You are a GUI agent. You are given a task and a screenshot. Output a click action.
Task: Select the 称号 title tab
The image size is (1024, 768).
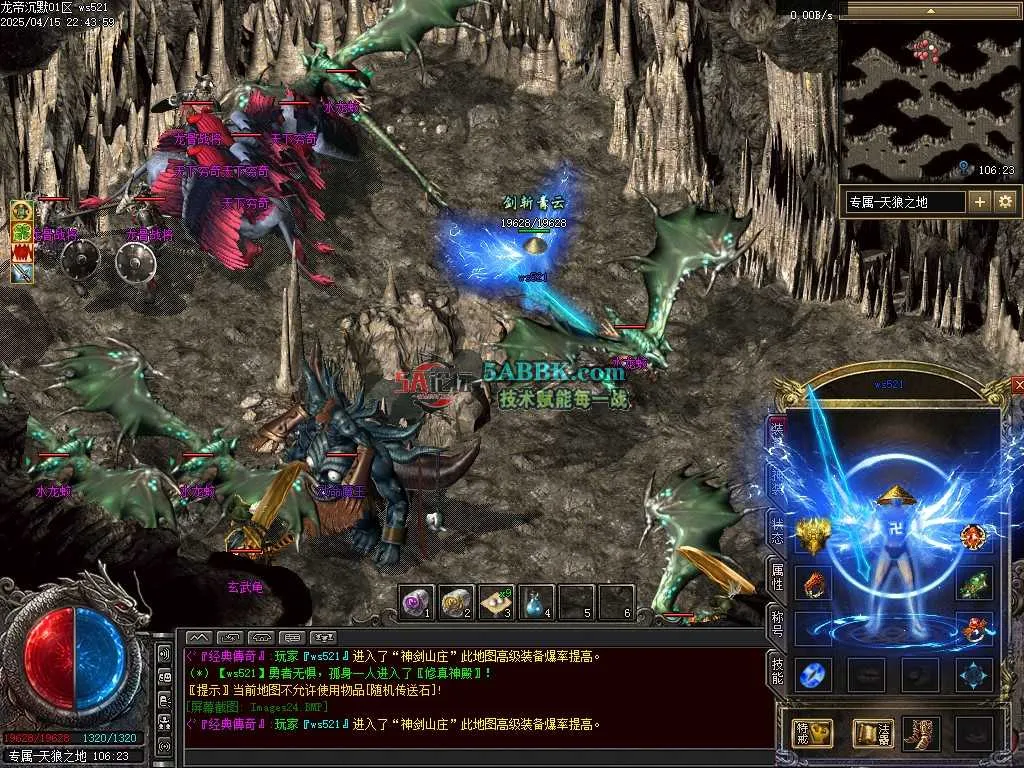point(777,624)
